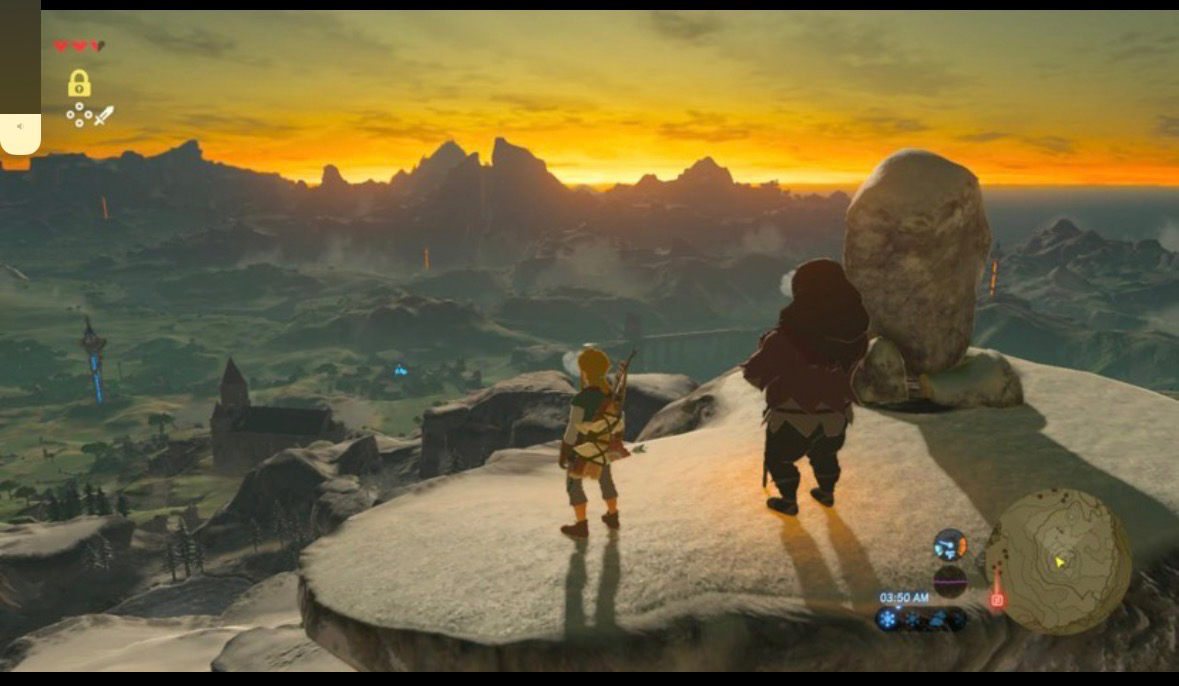The image size is (1179, 686).
Task: Click the speaker icon on the volume overlay
Action: [20, 127]
